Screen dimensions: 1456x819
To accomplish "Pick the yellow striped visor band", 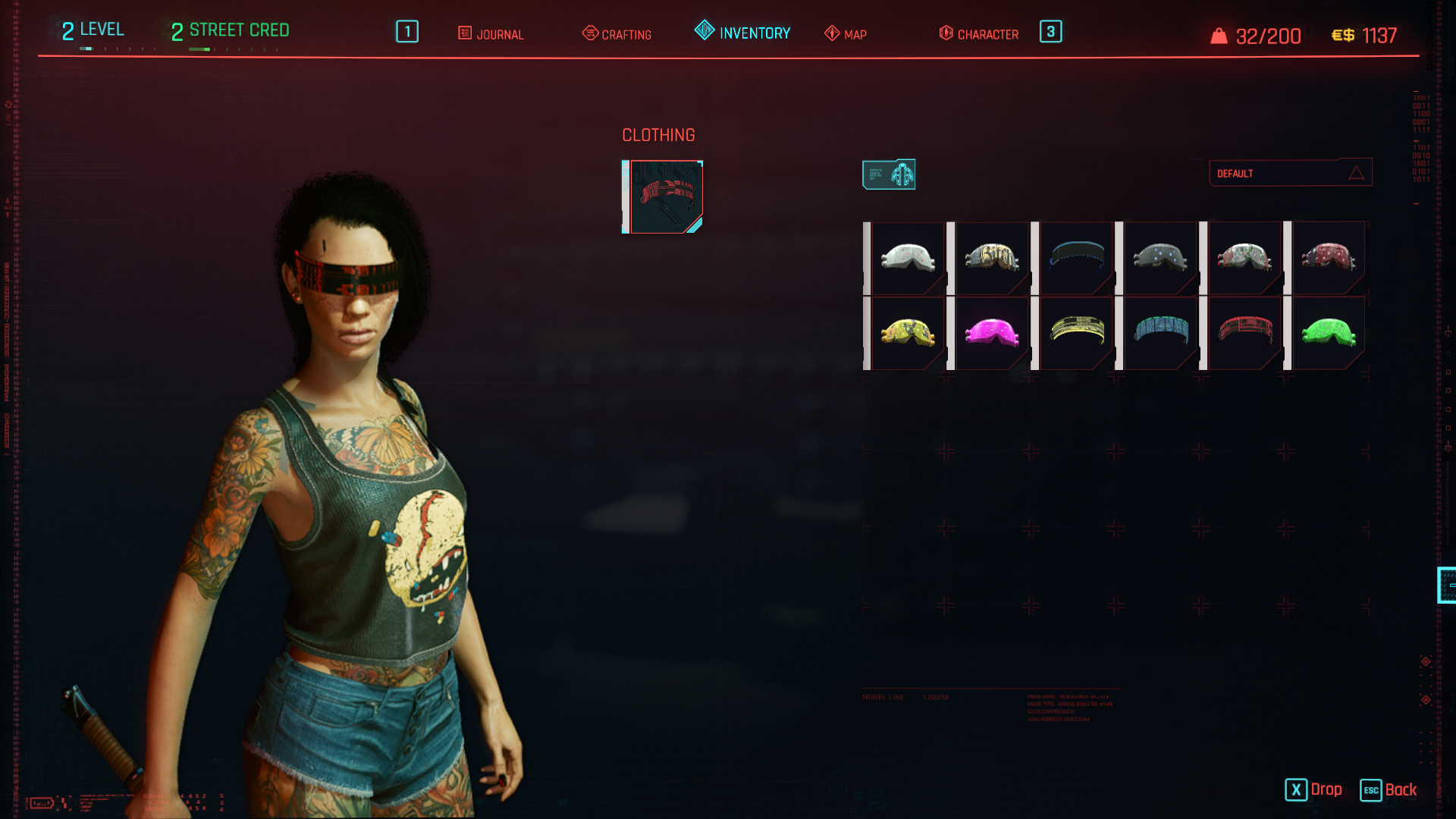I will click(x=1076, y=331).
